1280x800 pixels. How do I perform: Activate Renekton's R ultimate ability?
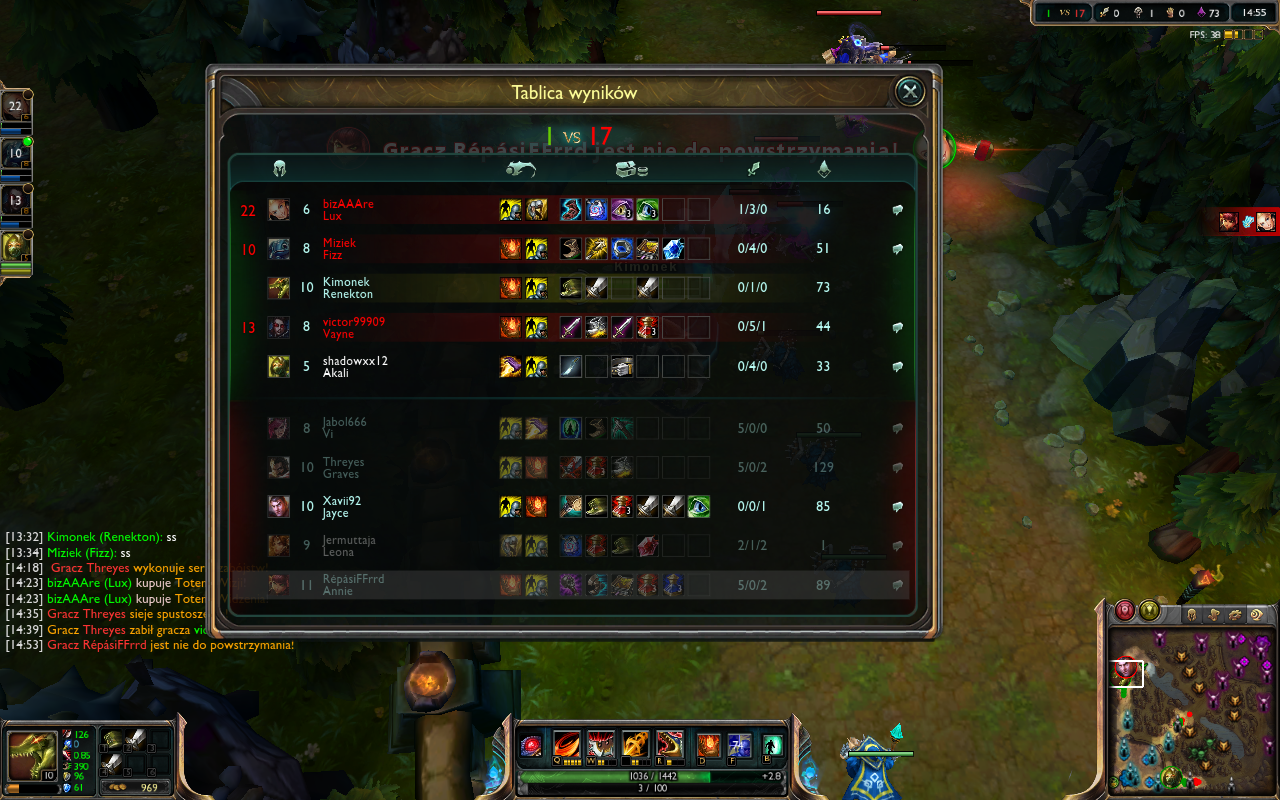tap(670, 746)
